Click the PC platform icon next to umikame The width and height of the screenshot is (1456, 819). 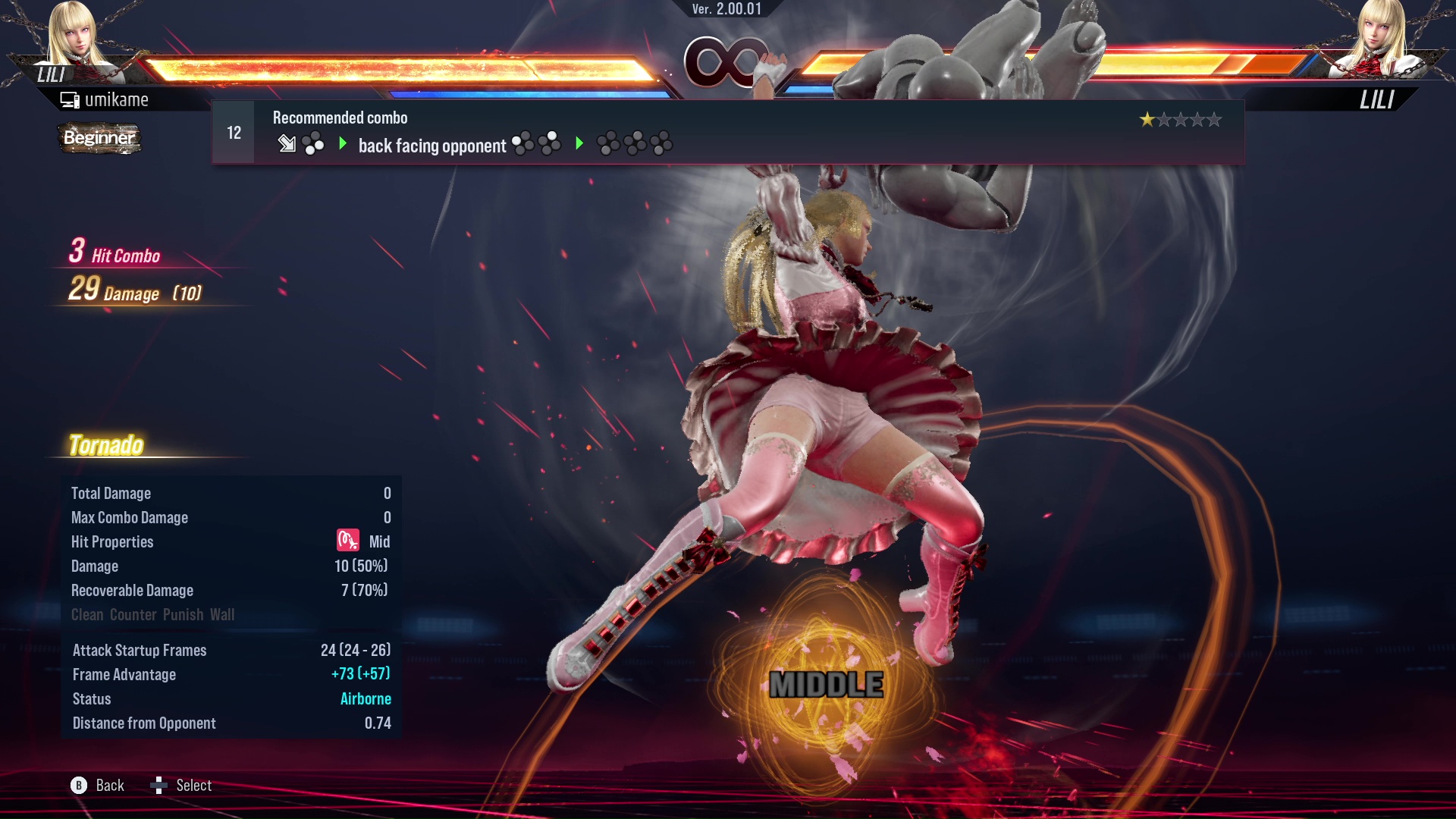click(69, 99)
